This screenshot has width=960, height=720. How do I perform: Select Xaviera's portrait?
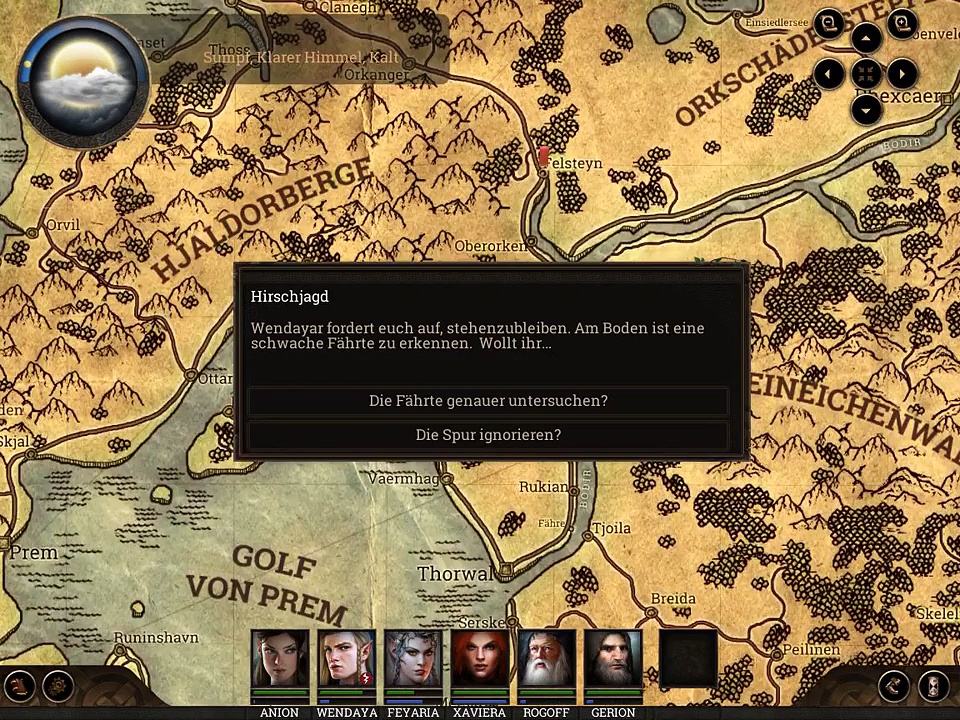point(480,658)
